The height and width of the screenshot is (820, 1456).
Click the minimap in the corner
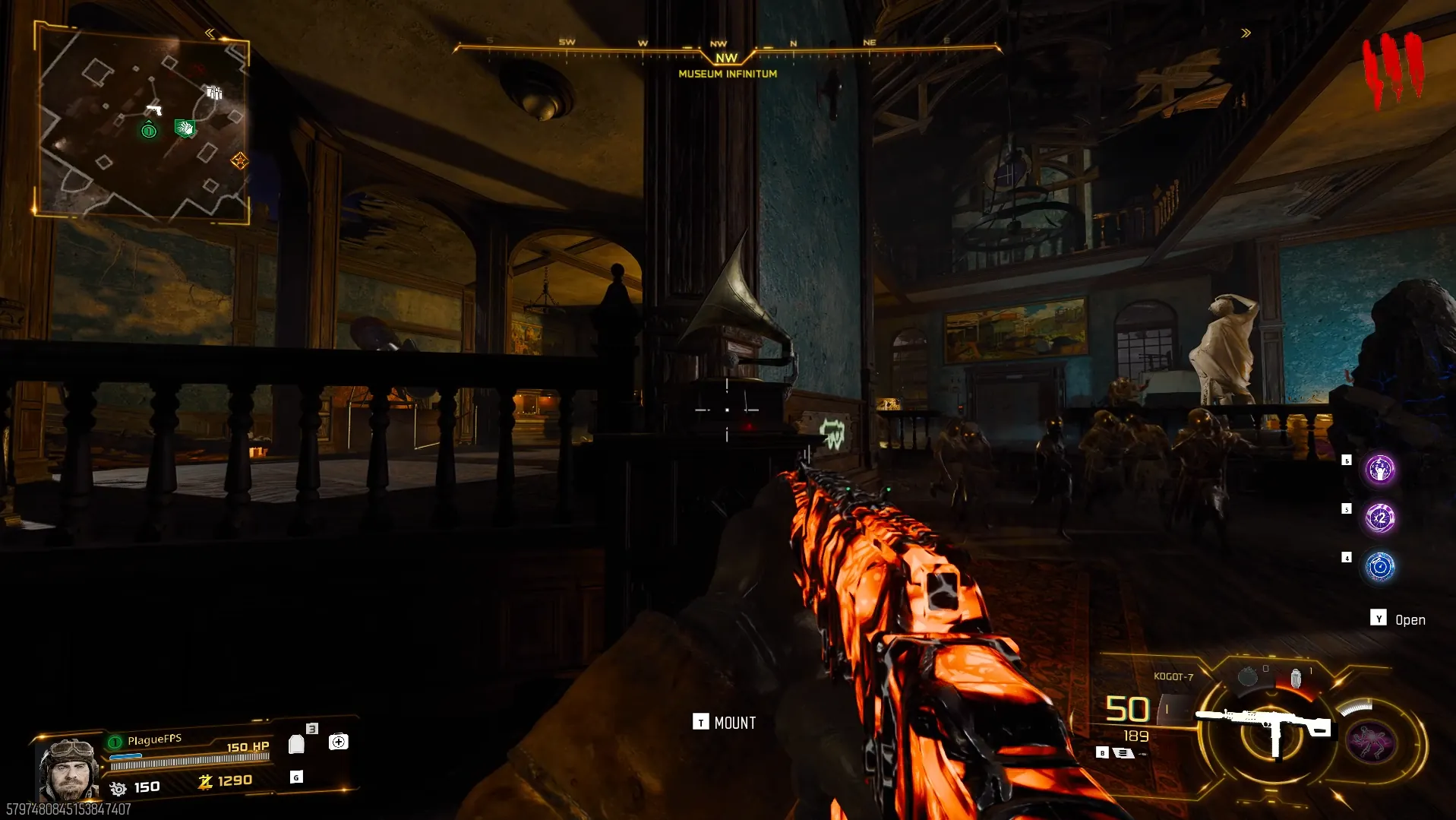(x=143, y=122)
